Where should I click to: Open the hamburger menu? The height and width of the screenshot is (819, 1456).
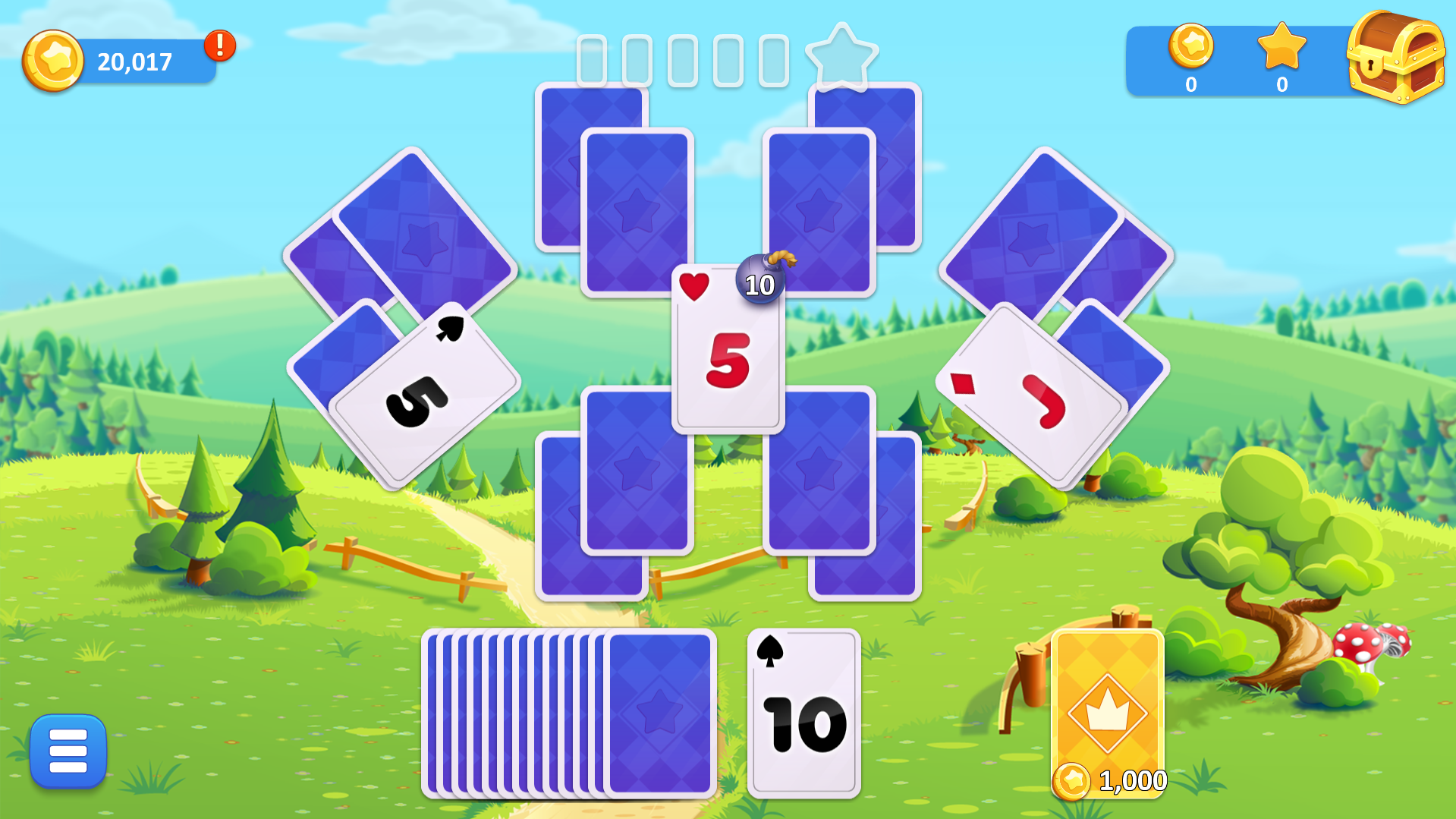coord(67,750)
